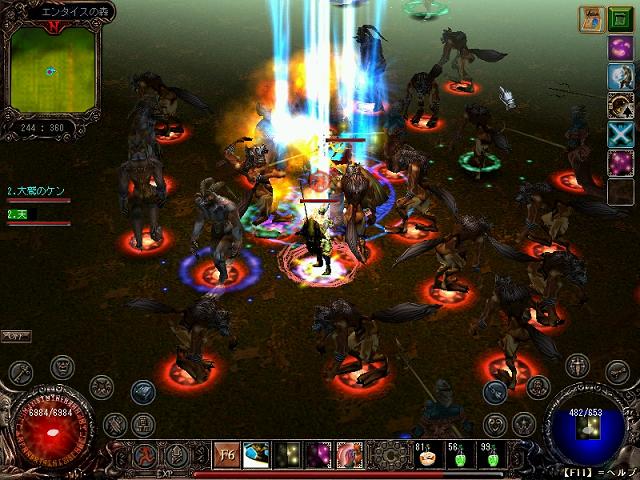Use the orange potion with count 81
The image size is (640, 480).
coord(425,456)
